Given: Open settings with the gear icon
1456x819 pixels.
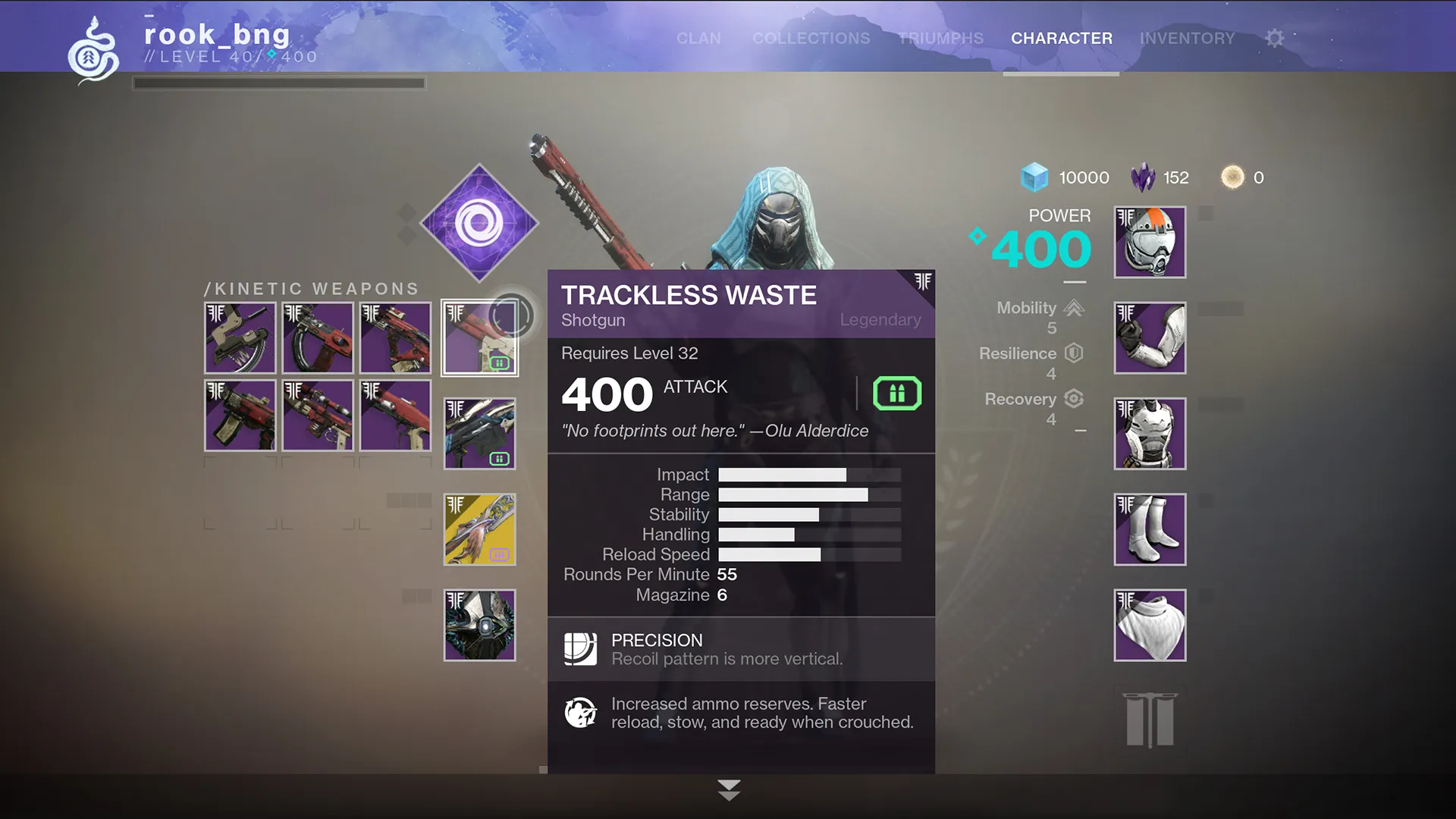Looking at the screenshot, I should 1275,38.
